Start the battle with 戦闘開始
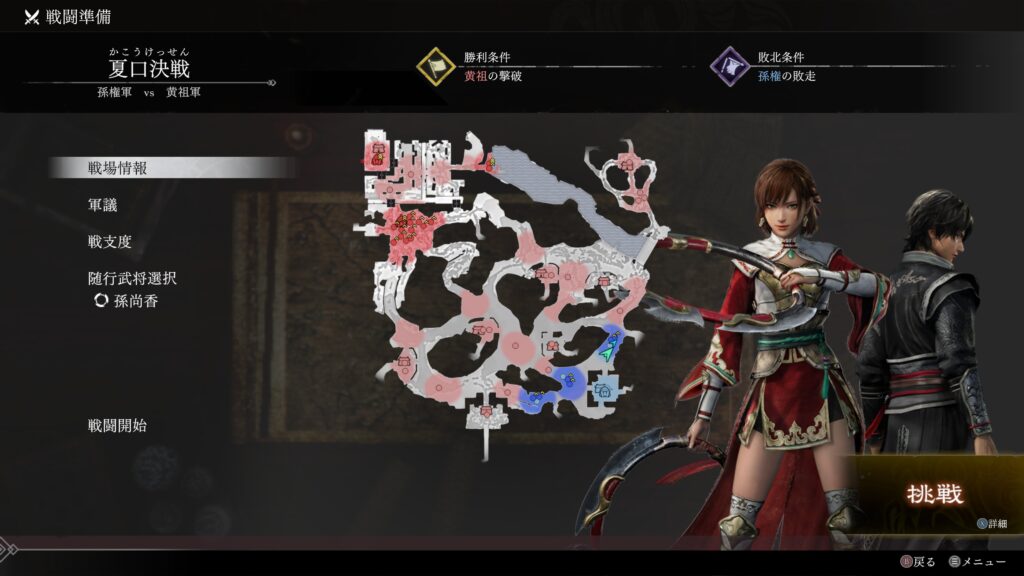 tap(118, 426)
